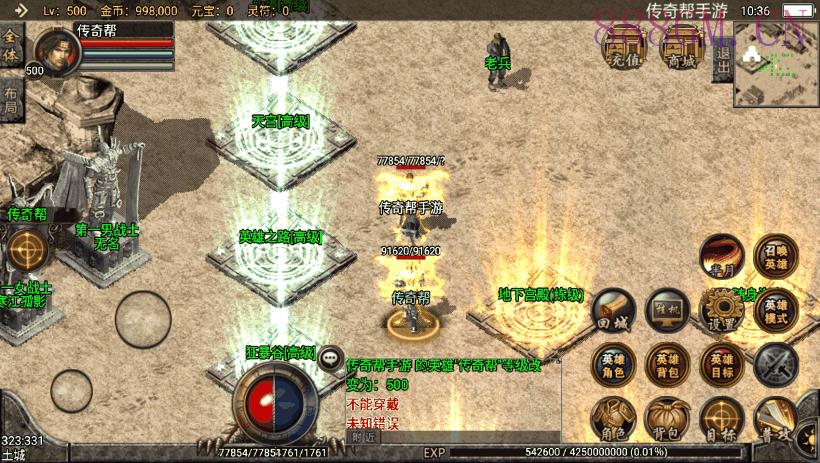
Task: Activate the 半月 half-moon skill
Action: 720,256
